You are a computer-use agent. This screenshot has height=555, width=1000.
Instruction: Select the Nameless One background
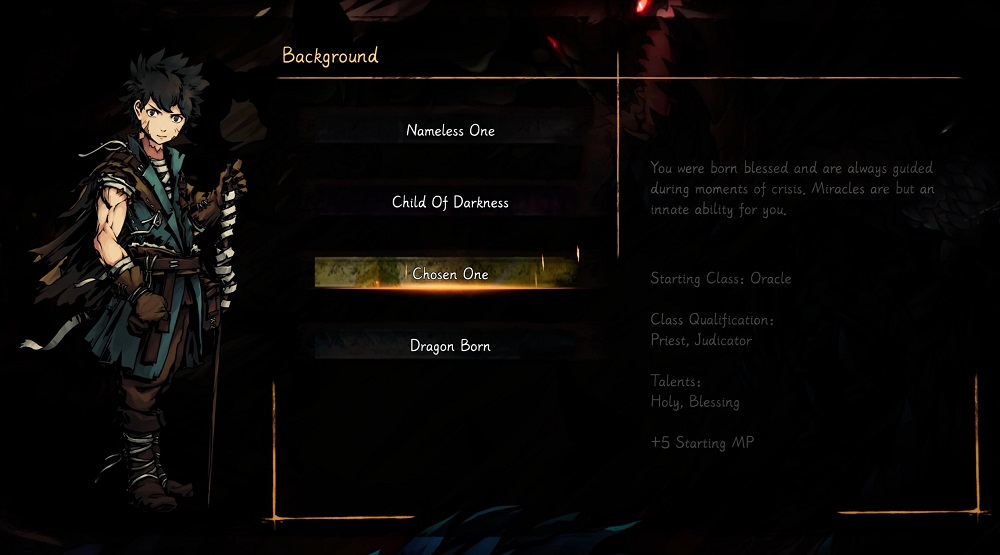pyautogui.click(x=450, y=131)
